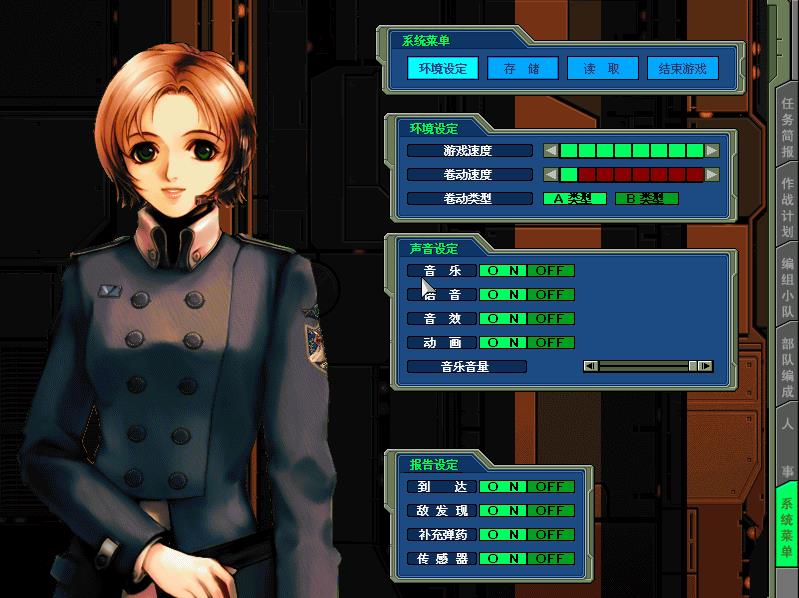Open the 部队编成 side tab

click(x=788, y=366)
